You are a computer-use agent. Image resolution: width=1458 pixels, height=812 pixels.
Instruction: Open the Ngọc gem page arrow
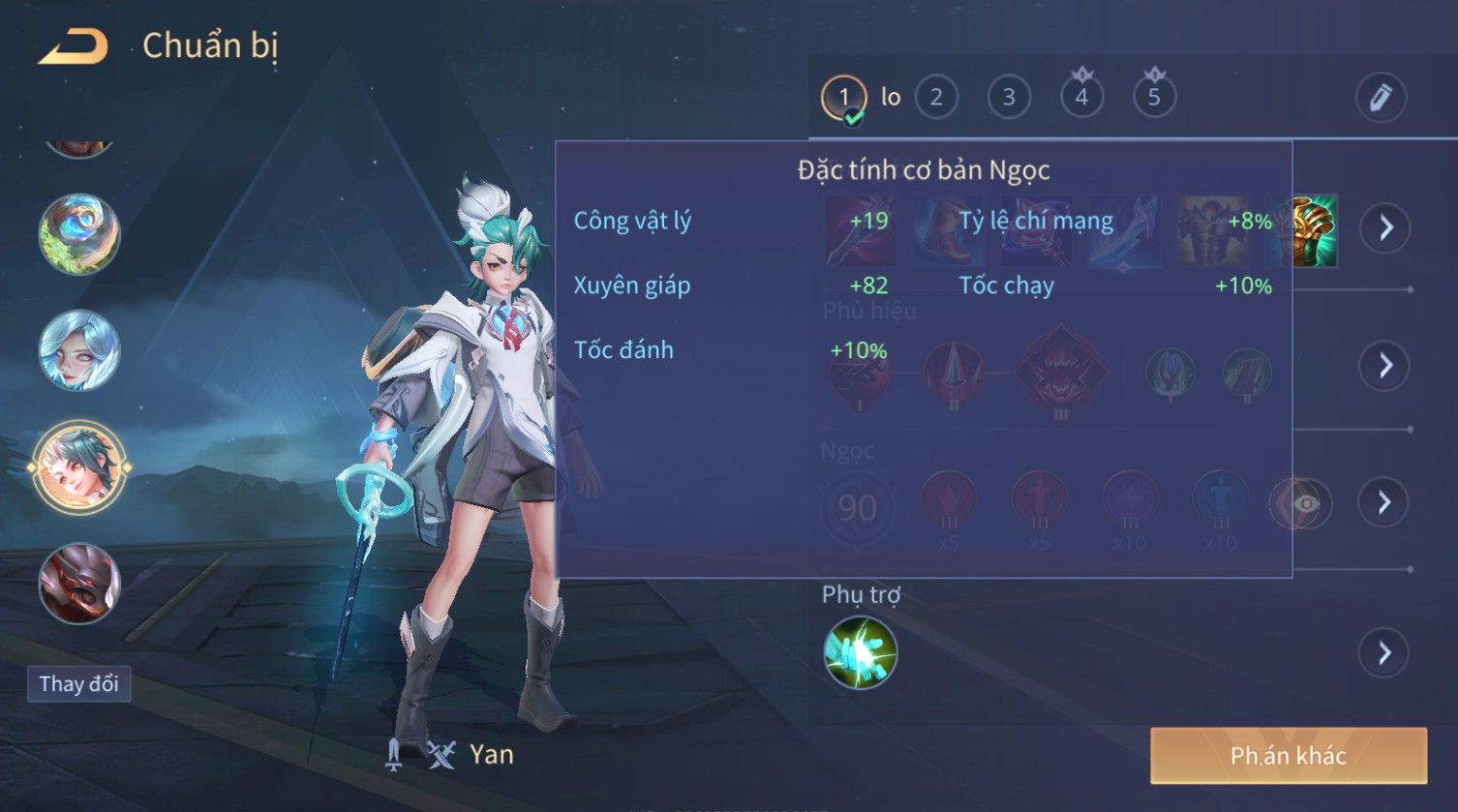1385,502
